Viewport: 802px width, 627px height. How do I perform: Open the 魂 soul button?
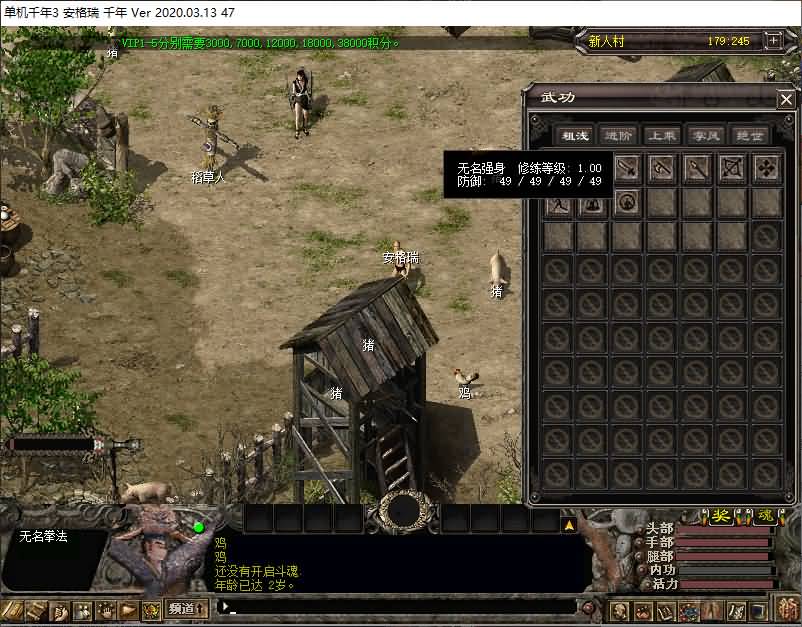765,516
